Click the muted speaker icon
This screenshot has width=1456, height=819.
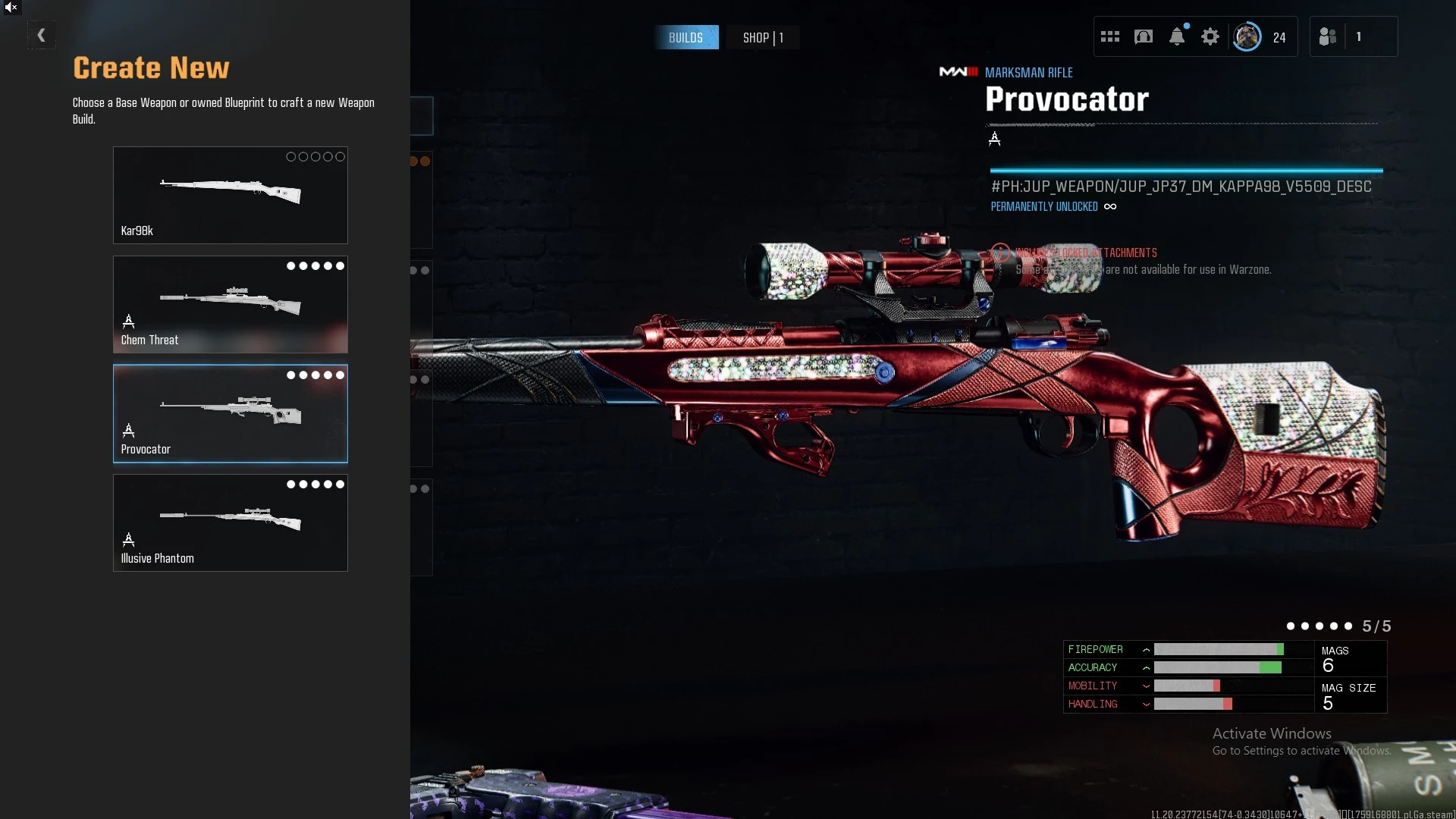coord(11,8)
